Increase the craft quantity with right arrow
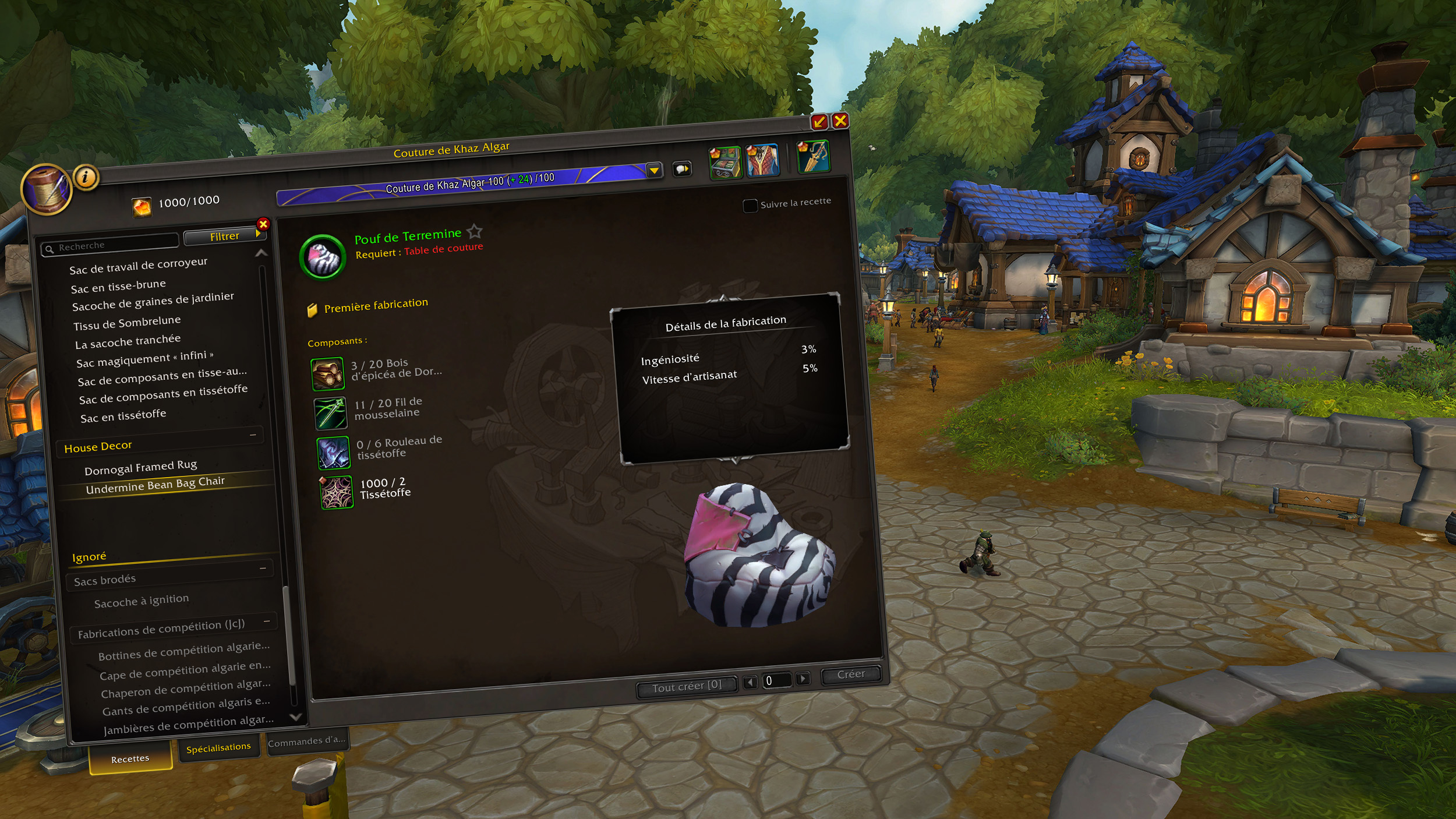The image size is (1456, 819). coord(803,678)
